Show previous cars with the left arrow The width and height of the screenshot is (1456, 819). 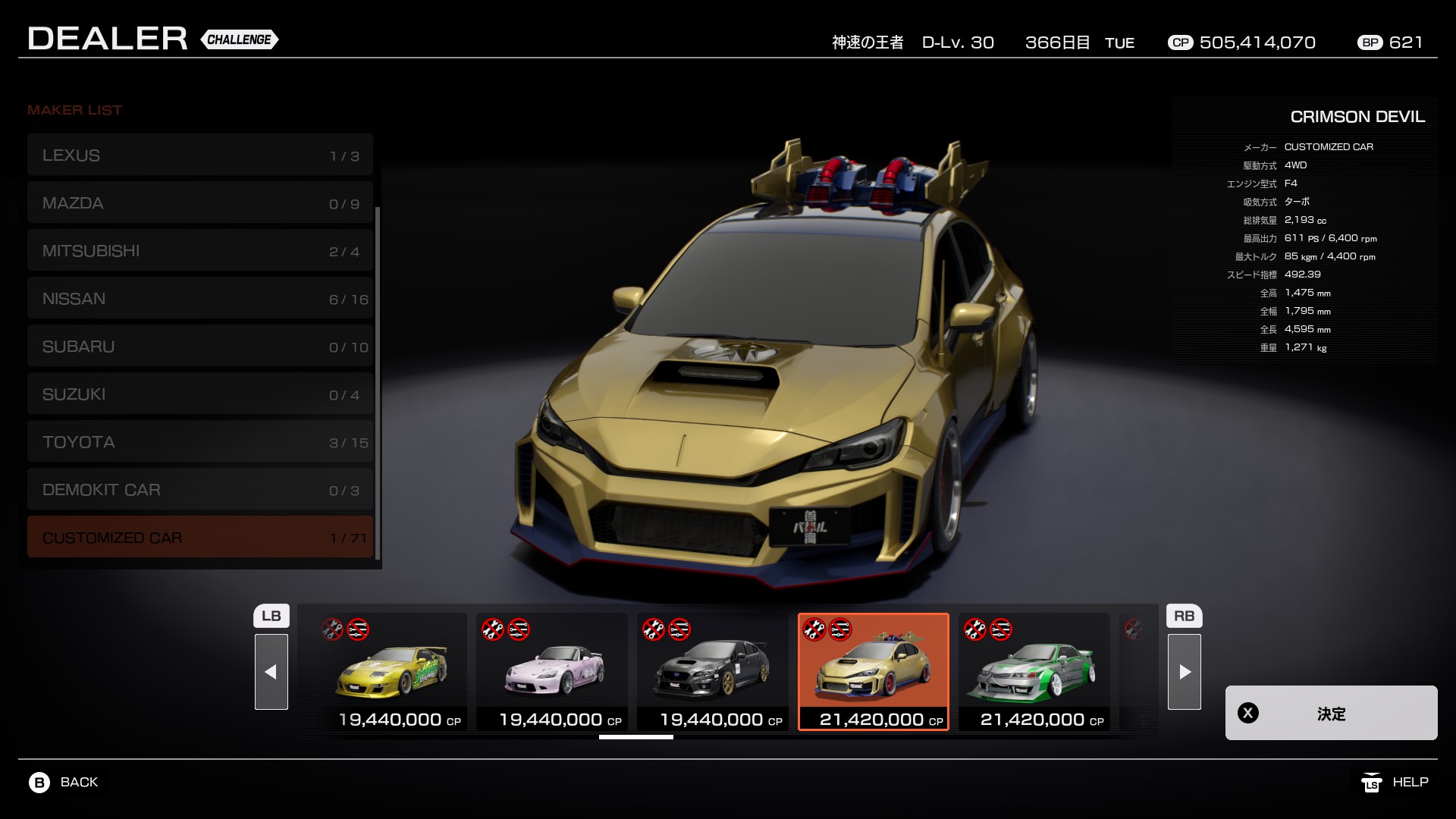point(271,671)
